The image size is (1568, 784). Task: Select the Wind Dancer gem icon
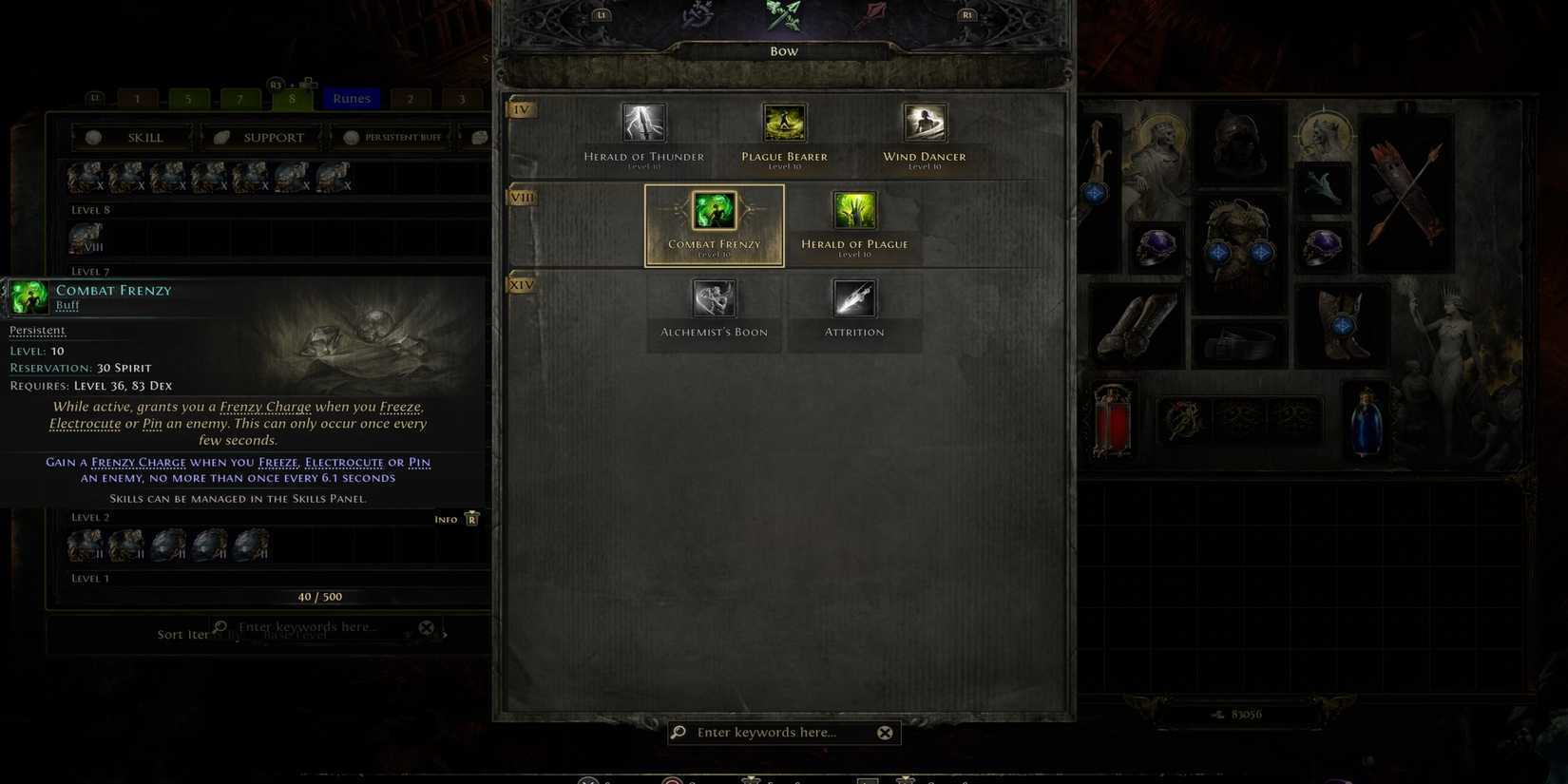coord(923,122)
